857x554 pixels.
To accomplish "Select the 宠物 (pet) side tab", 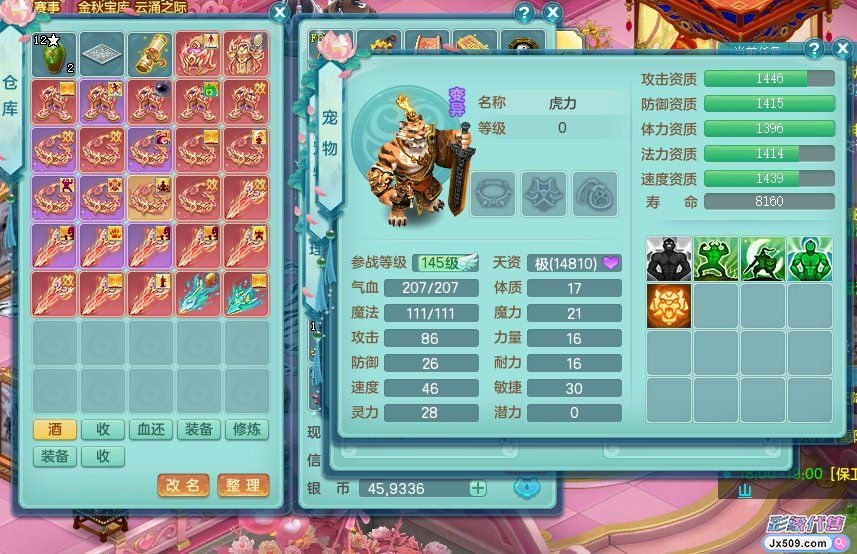I will (330, 128).
